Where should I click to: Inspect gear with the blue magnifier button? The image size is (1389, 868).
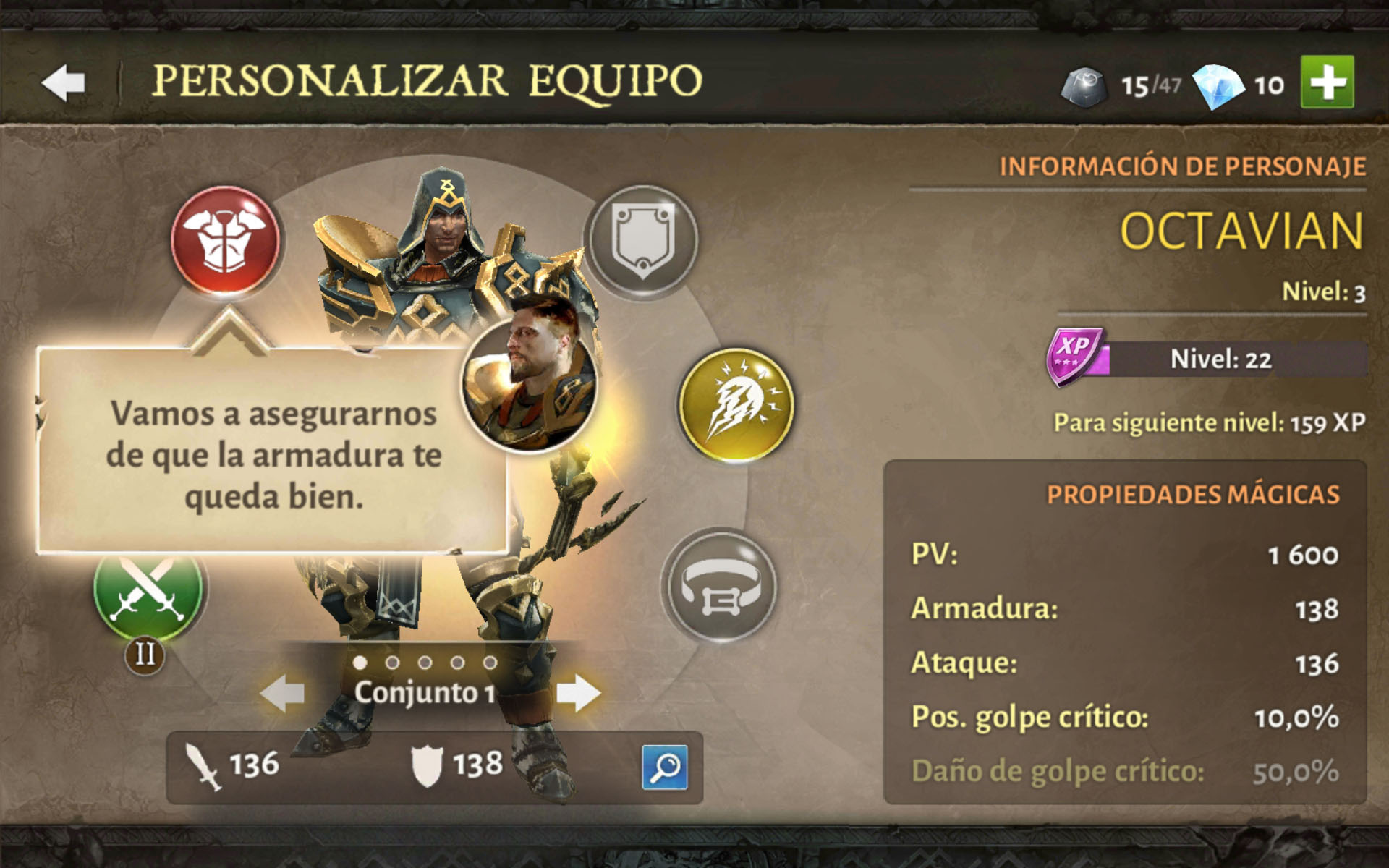click(664, 767)
